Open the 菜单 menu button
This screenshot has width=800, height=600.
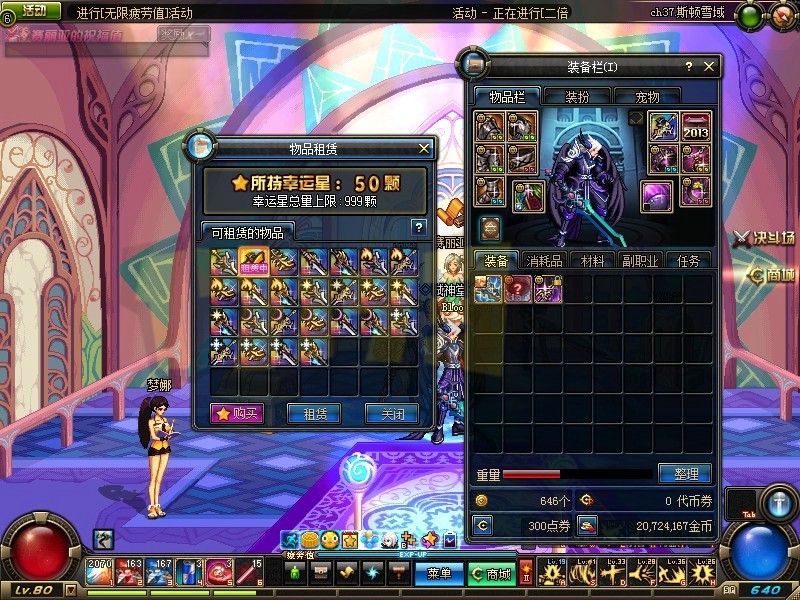(x=439, y=574)
